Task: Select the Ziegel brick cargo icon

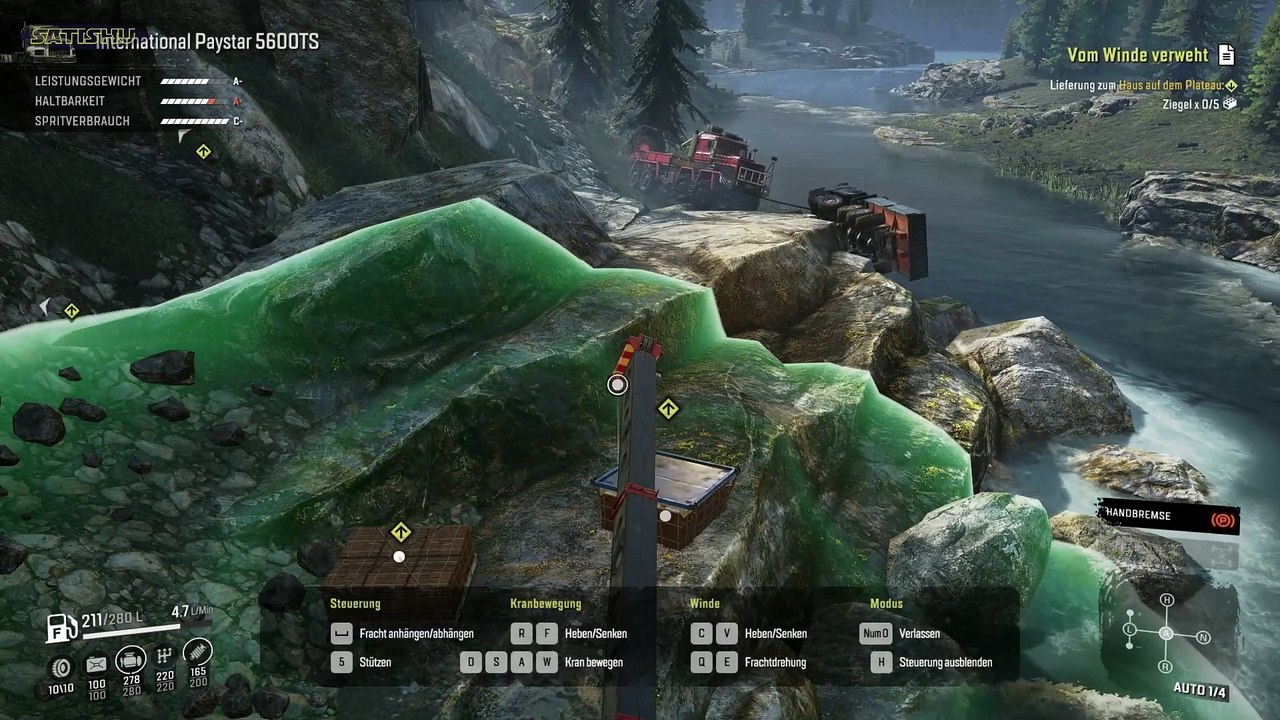Action: (x=1230, y=103)
